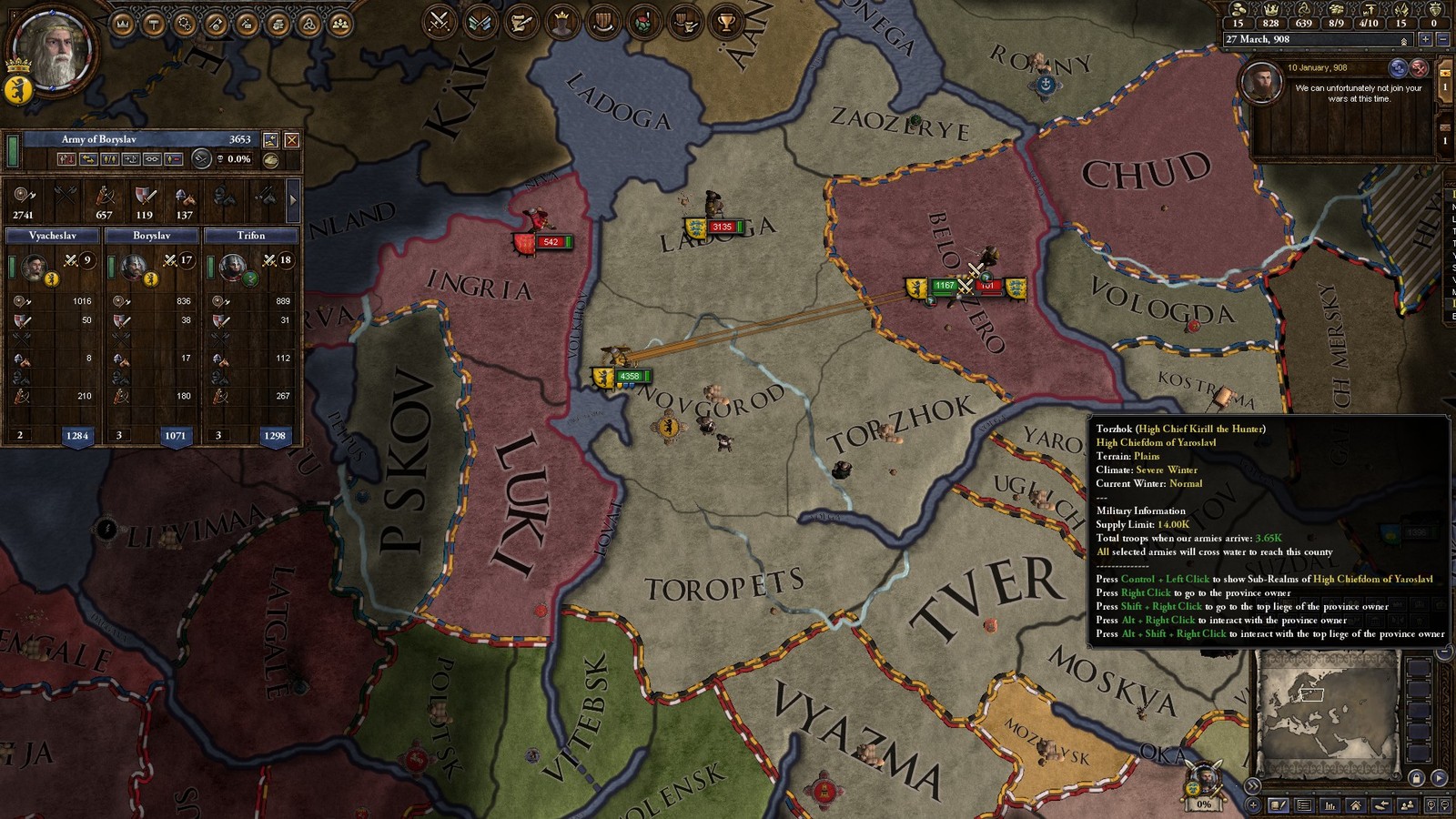Click the lock button beside the minimap

1416,778
